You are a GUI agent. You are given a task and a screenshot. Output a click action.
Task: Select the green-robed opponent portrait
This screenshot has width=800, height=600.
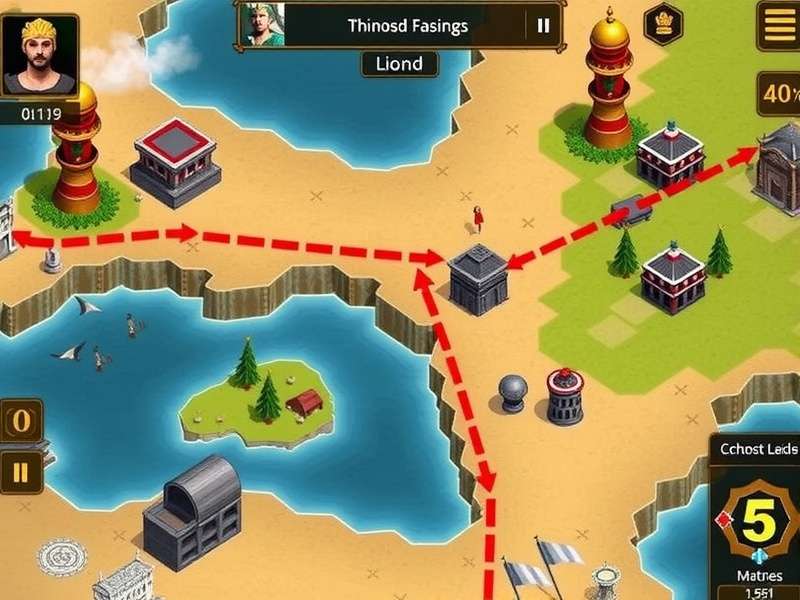coord(262,25)
